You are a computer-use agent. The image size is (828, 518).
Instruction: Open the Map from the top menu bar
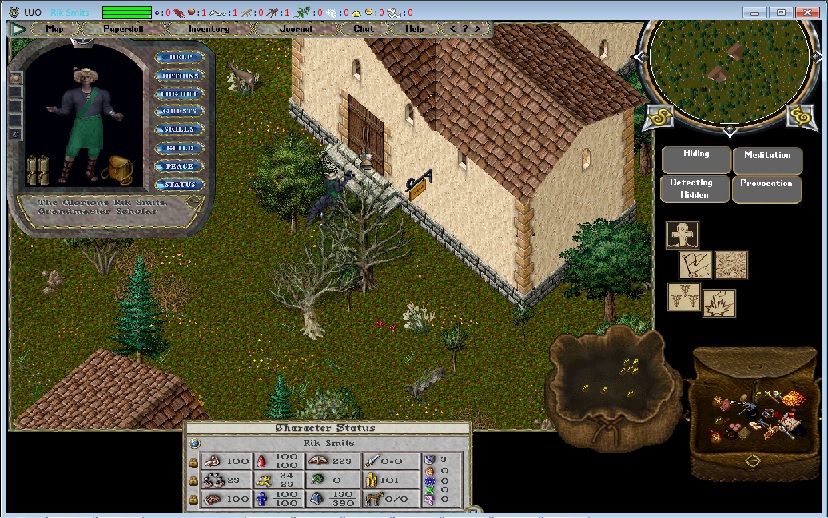coord(54,29)
